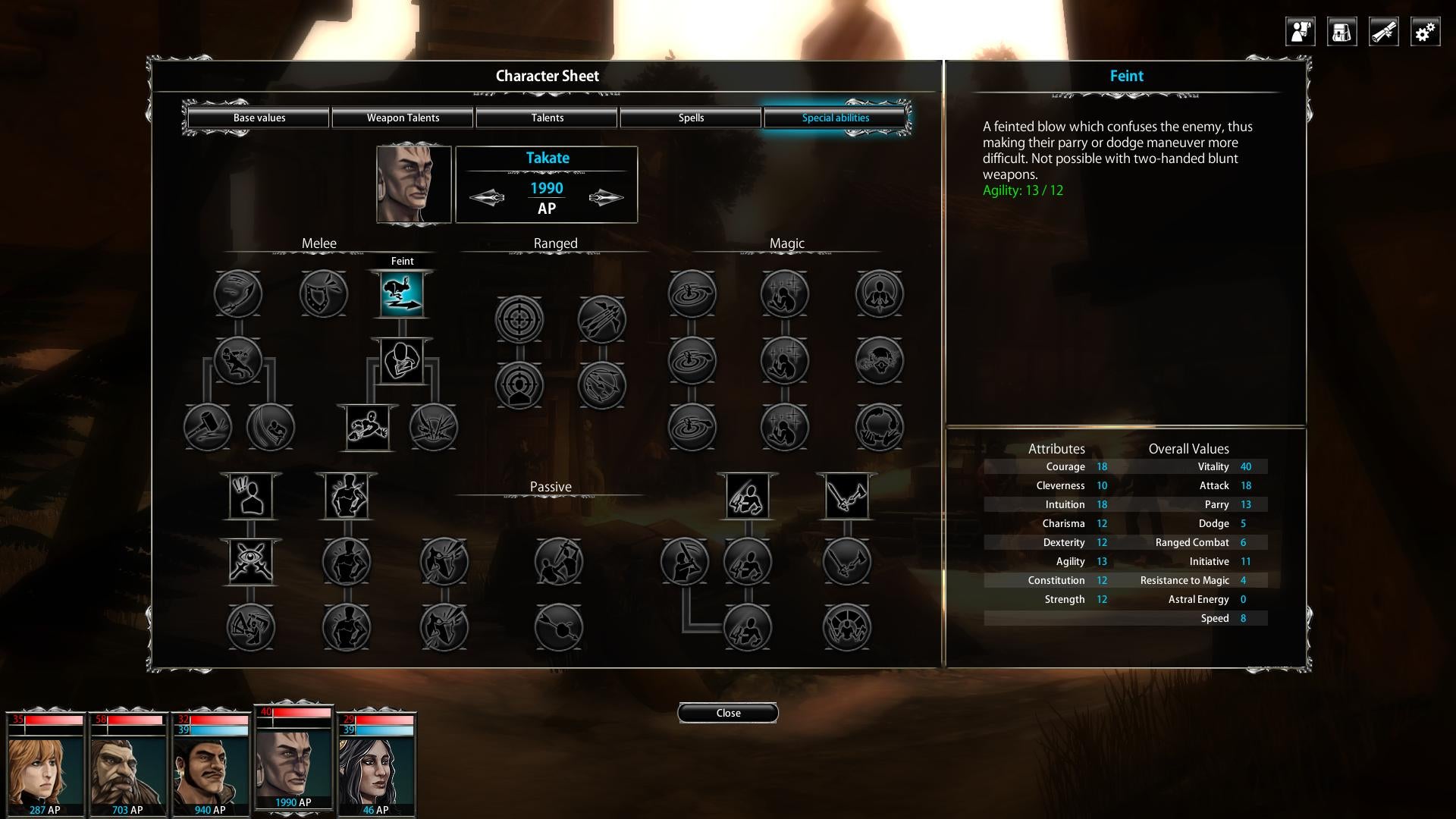Select the crossed swords ability on the right
Viewport: 1456px width, 819px height.
[x=847, y=496]
